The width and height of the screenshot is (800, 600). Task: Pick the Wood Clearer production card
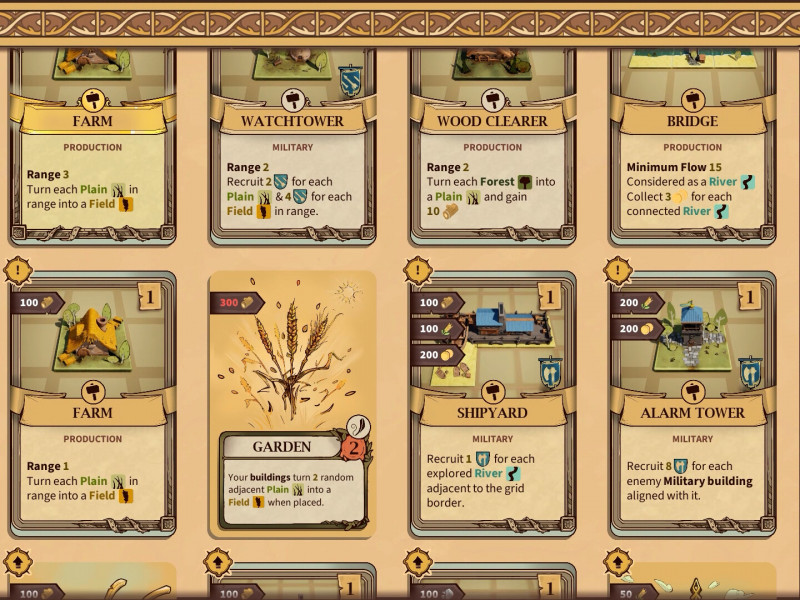pyautogui.click(x=492, y=150)
